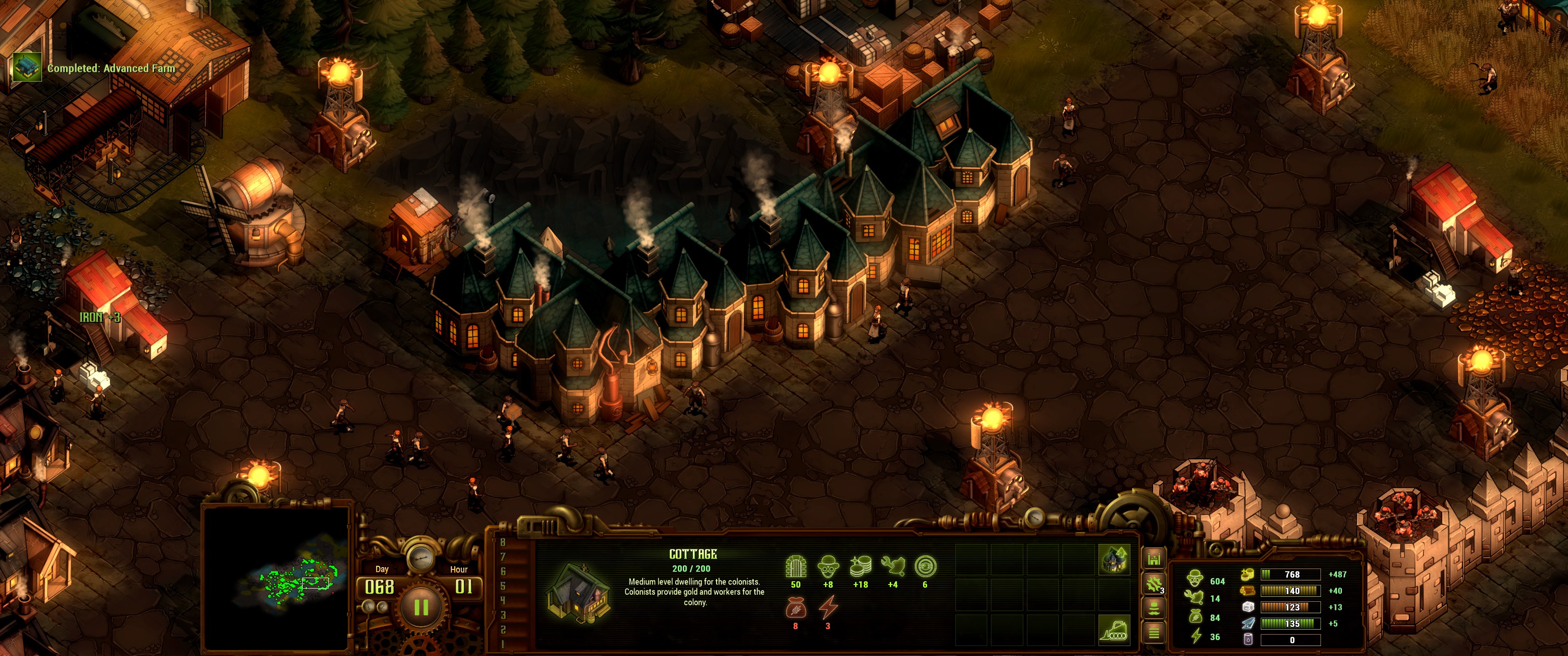Select control group number 5
Screen dimensions: 1568x656
pyautogui.click(x=503, y=586)
